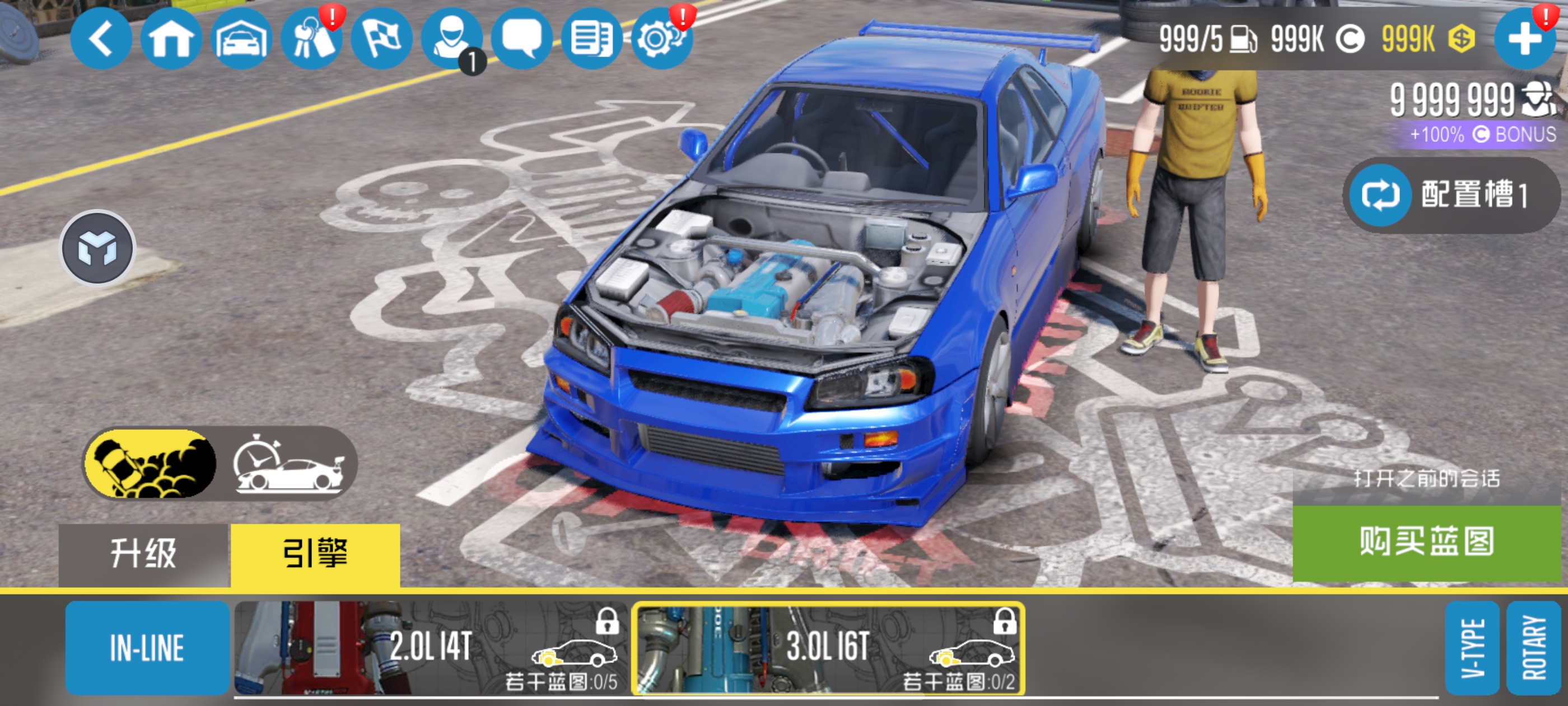1568x706 pixels.
Task: Open the home screen icon
Action: click(x=171, y=39)
